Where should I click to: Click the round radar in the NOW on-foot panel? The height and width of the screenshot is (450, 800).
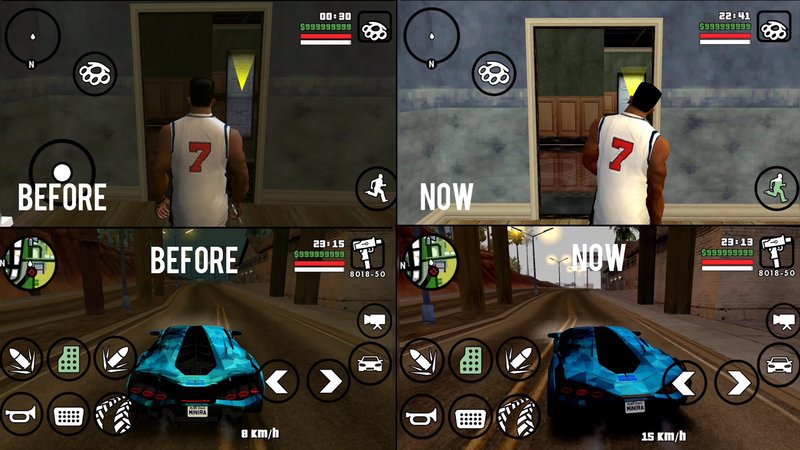pyautogui.click(x=431, y=37)
